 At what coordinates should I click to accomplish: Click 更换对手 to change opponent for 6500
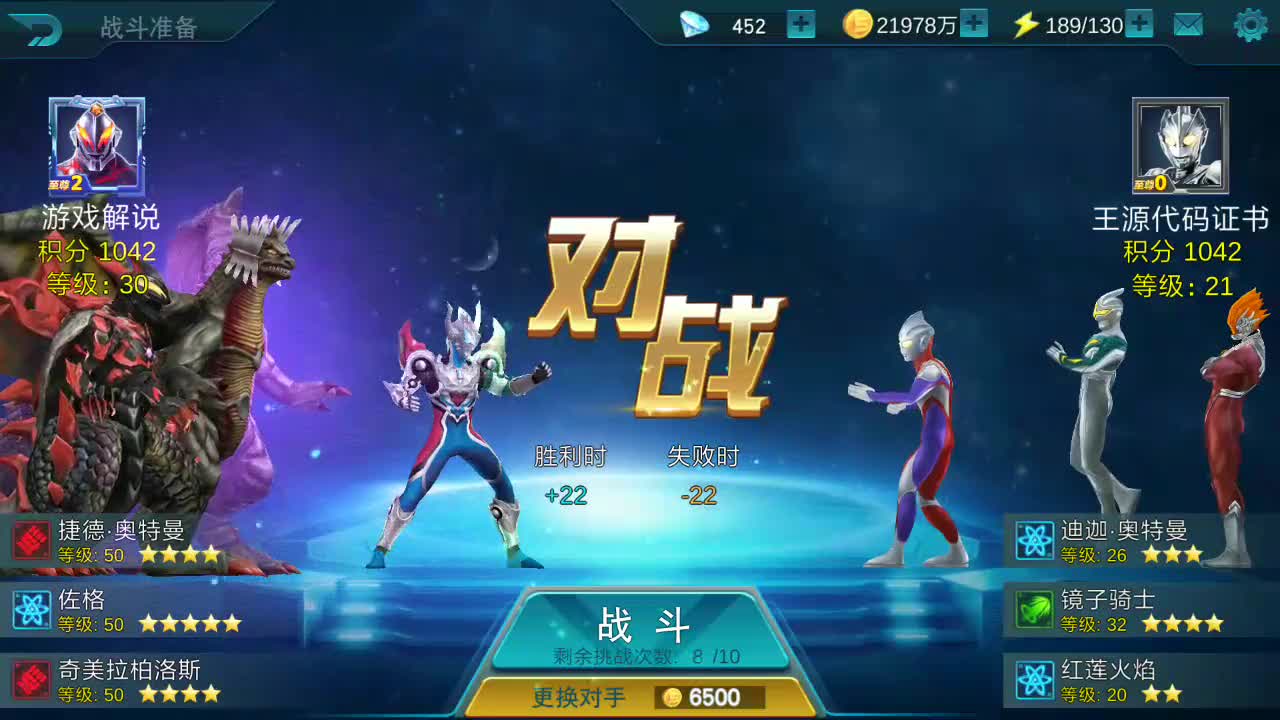pyautogui.click(x=640, y=698)
